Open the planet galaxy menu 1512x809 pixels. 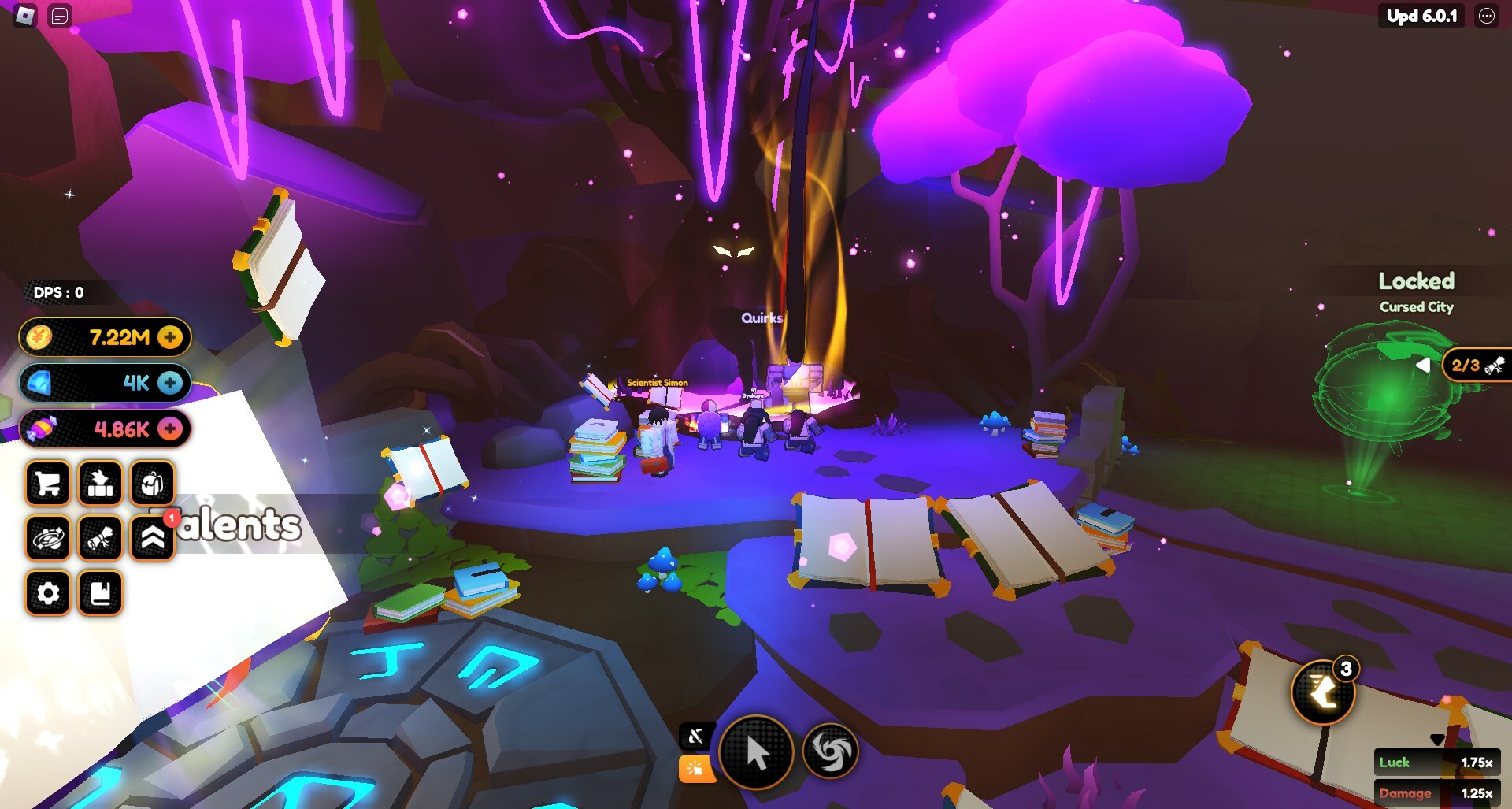[x=48, y=539]
